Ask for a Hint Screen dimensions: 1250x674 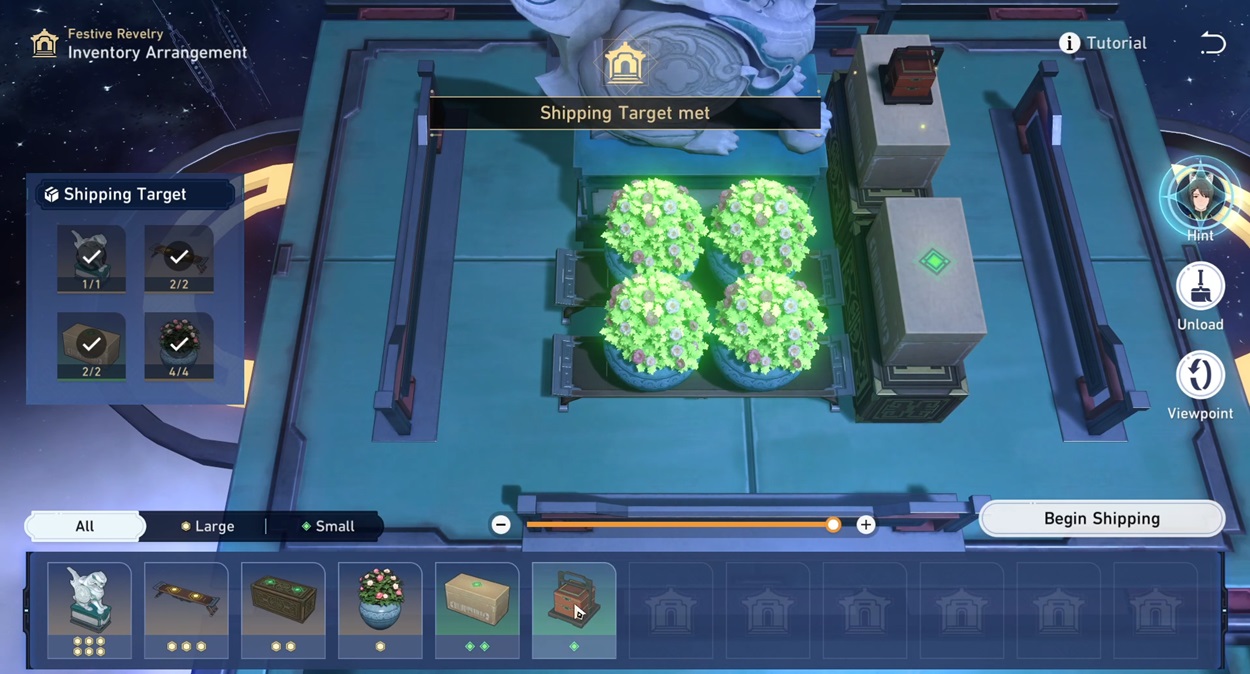(x=1200, y=201)
